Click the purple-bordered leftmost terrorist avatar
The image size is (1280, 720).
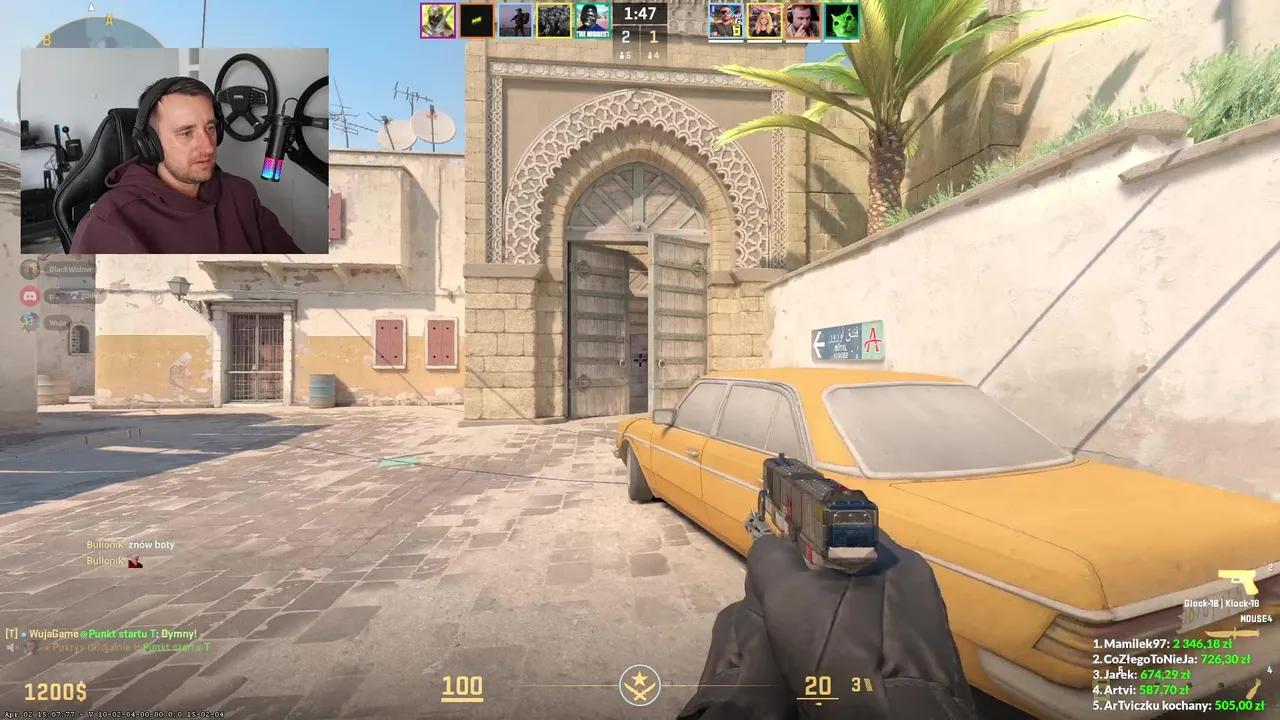click(438, 20)
